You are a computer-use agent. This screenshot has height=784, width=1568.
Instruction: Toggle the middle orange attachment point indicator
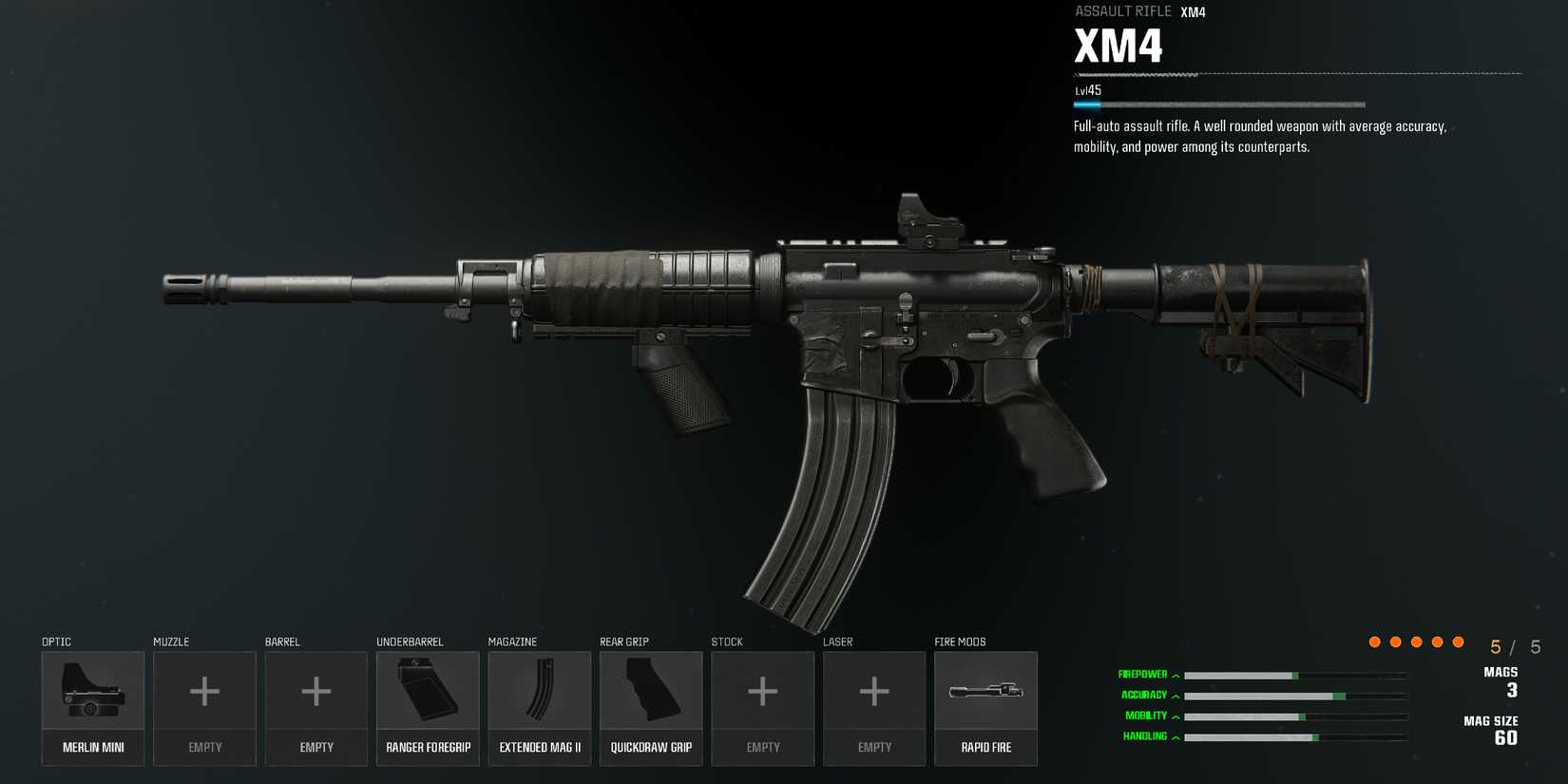coord(1417,641)
